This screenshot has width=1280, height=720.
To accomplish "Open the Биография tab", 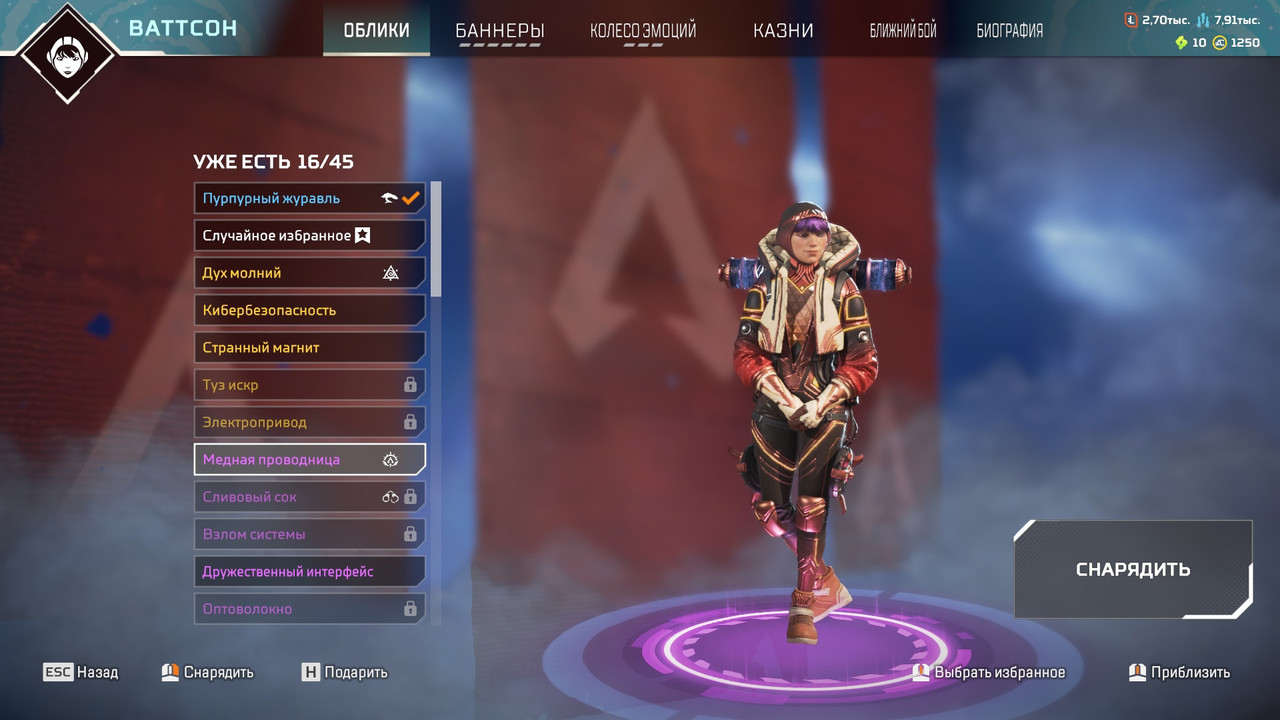I will coord(1009,30).
